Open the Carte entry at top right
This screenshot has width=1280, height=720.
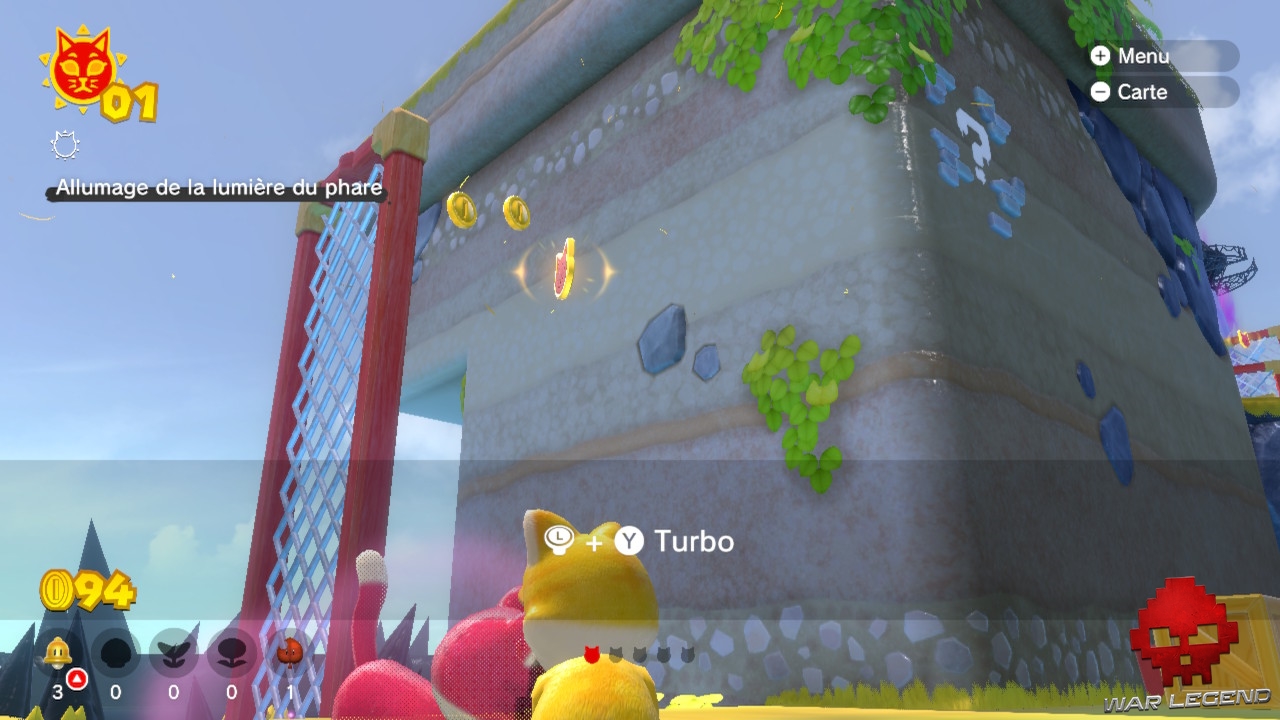coord(1141,92)
